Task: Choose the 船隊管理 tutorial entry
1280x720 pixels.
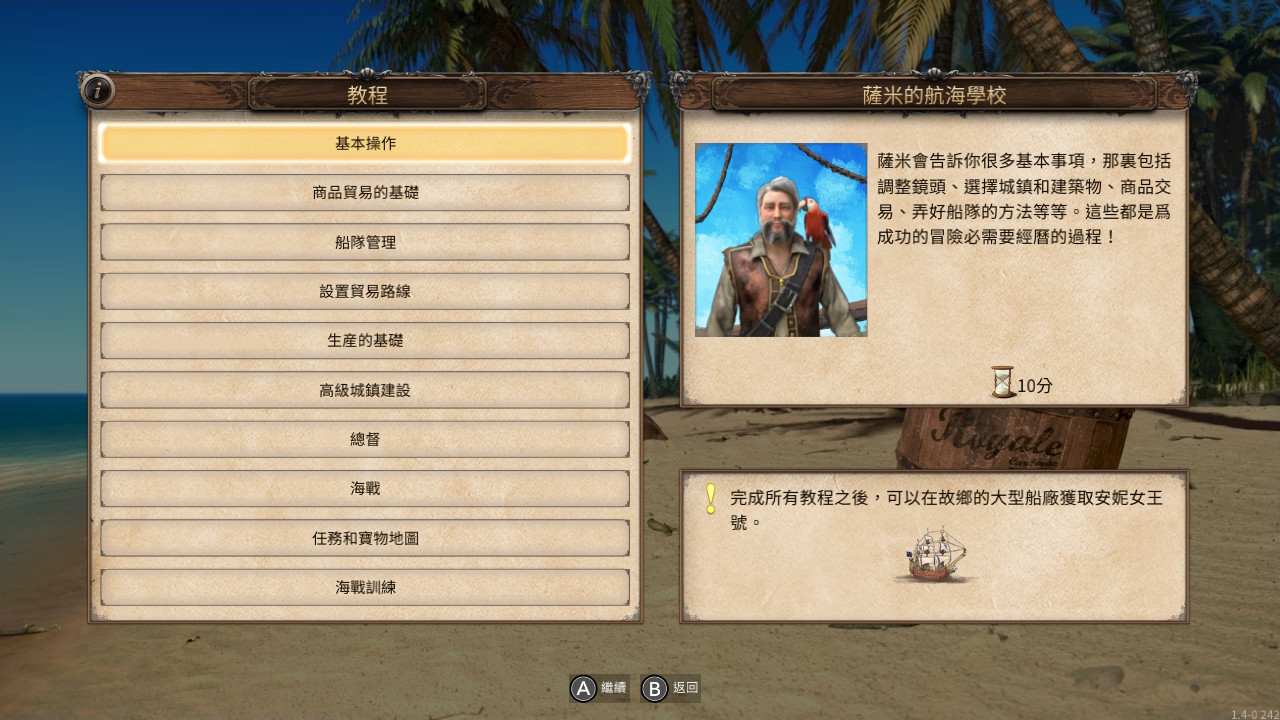Action: (365, 242)
